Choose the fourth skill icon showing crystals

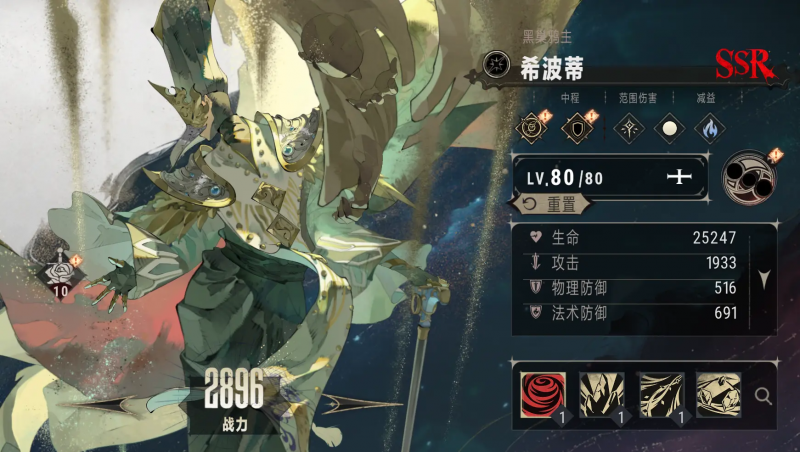[718, 394]
